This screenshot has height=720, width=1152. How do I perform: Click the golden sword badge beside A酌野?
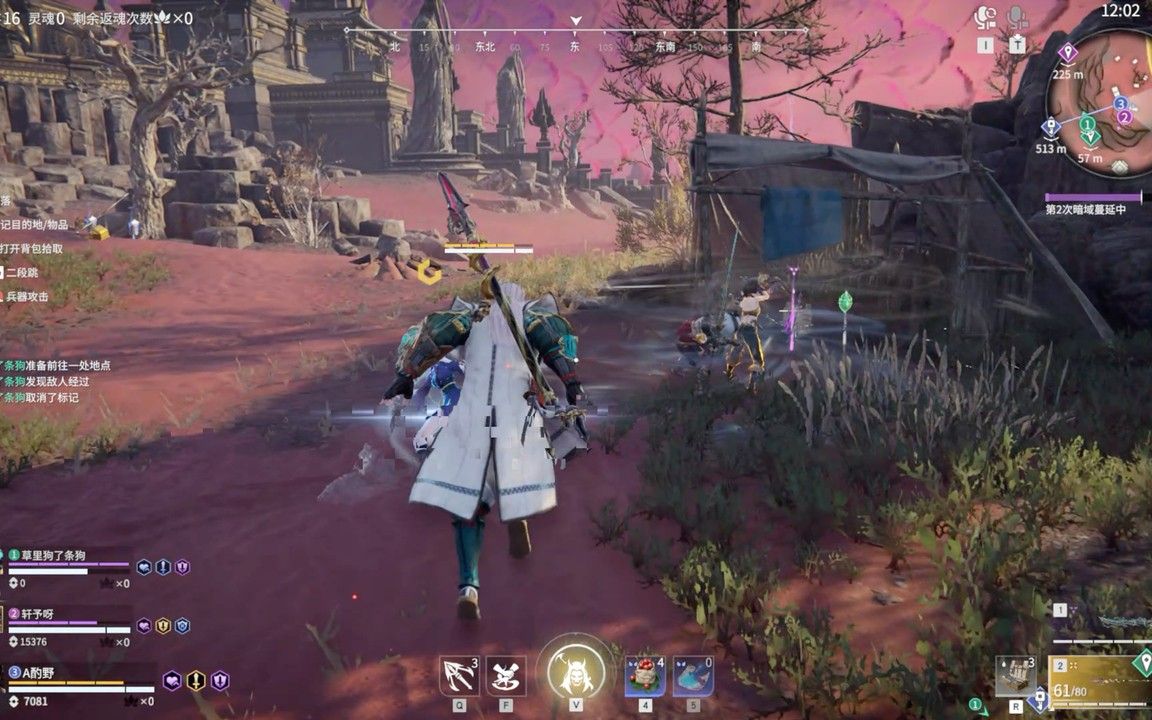[196, 681]
